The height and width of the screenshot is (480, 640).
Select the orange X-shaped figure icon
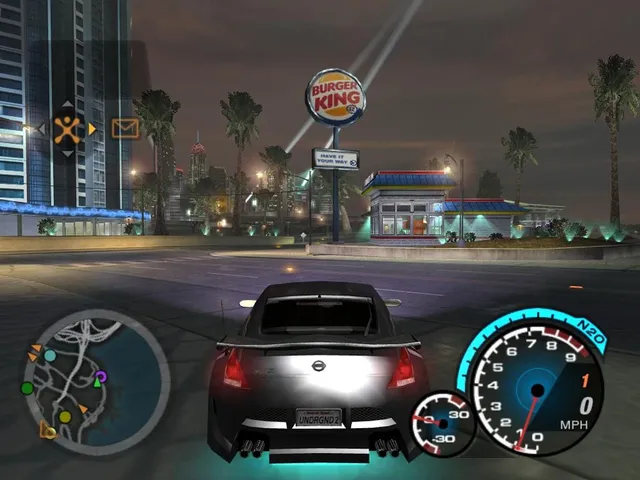click(67, 128)
